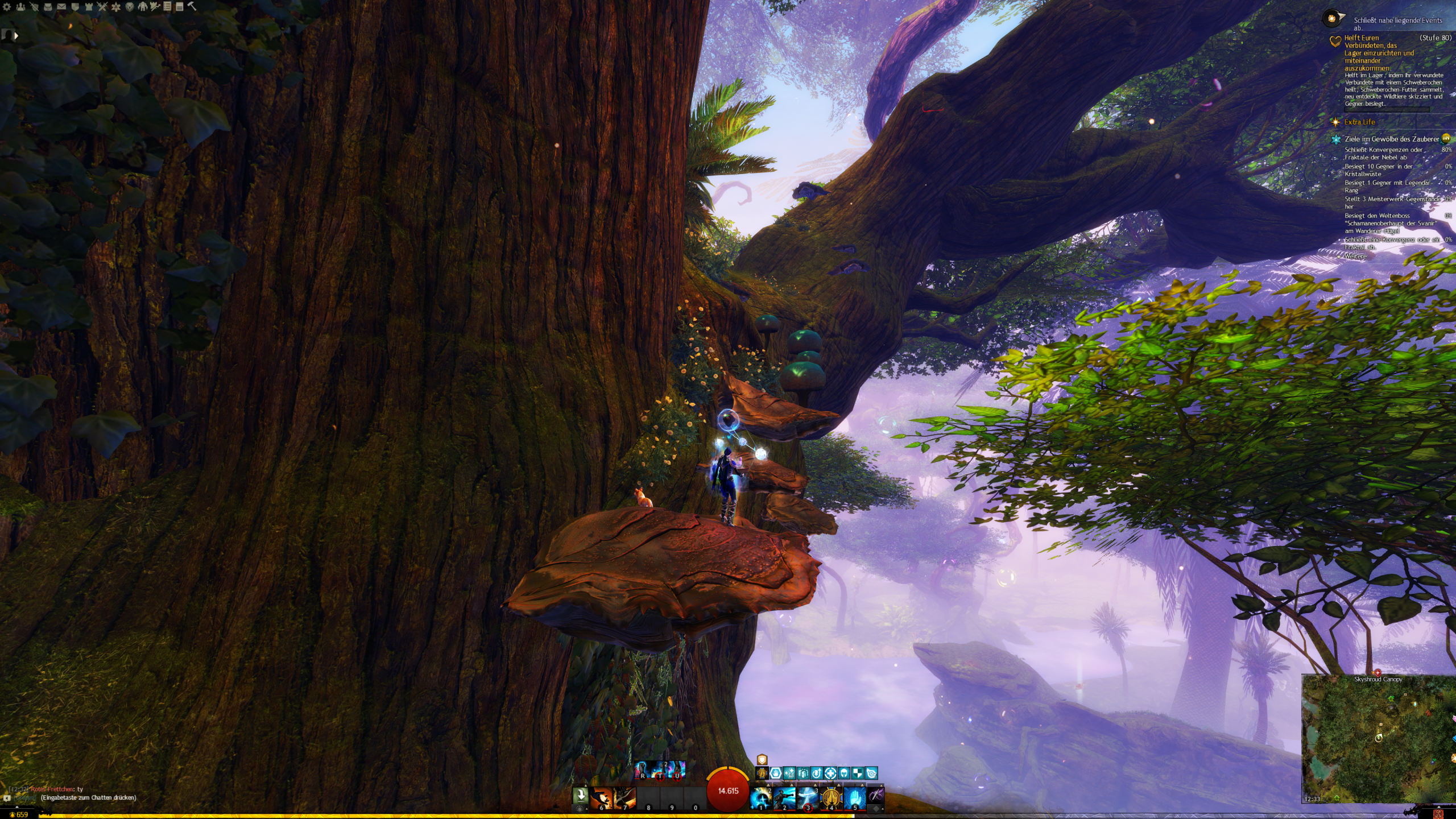Activate the golden sun emblem skill
This screenshot has height=819, width=1456.
831,798
